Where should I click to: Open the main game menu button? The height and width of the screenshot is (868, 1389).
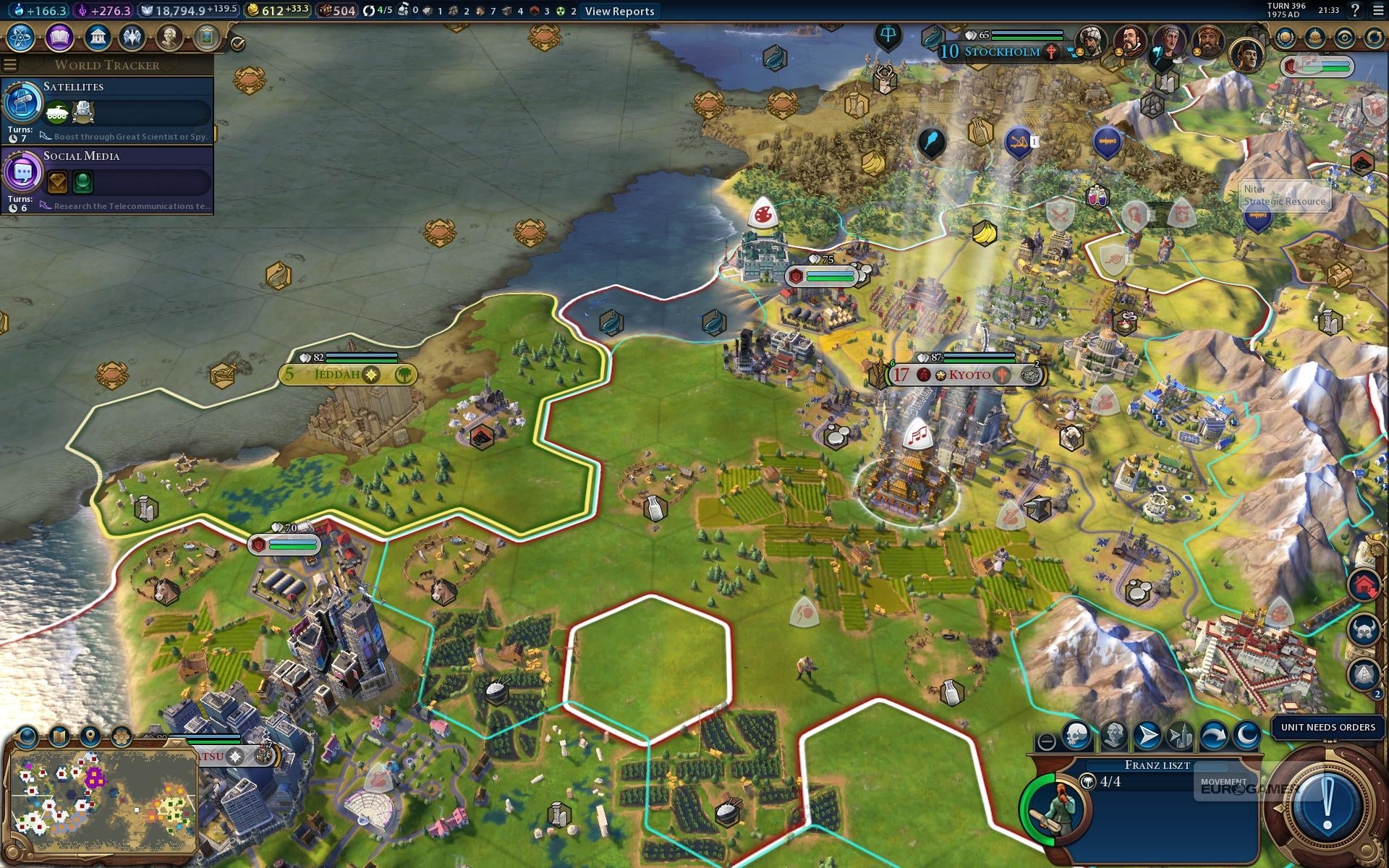[x=1378, y=10]
